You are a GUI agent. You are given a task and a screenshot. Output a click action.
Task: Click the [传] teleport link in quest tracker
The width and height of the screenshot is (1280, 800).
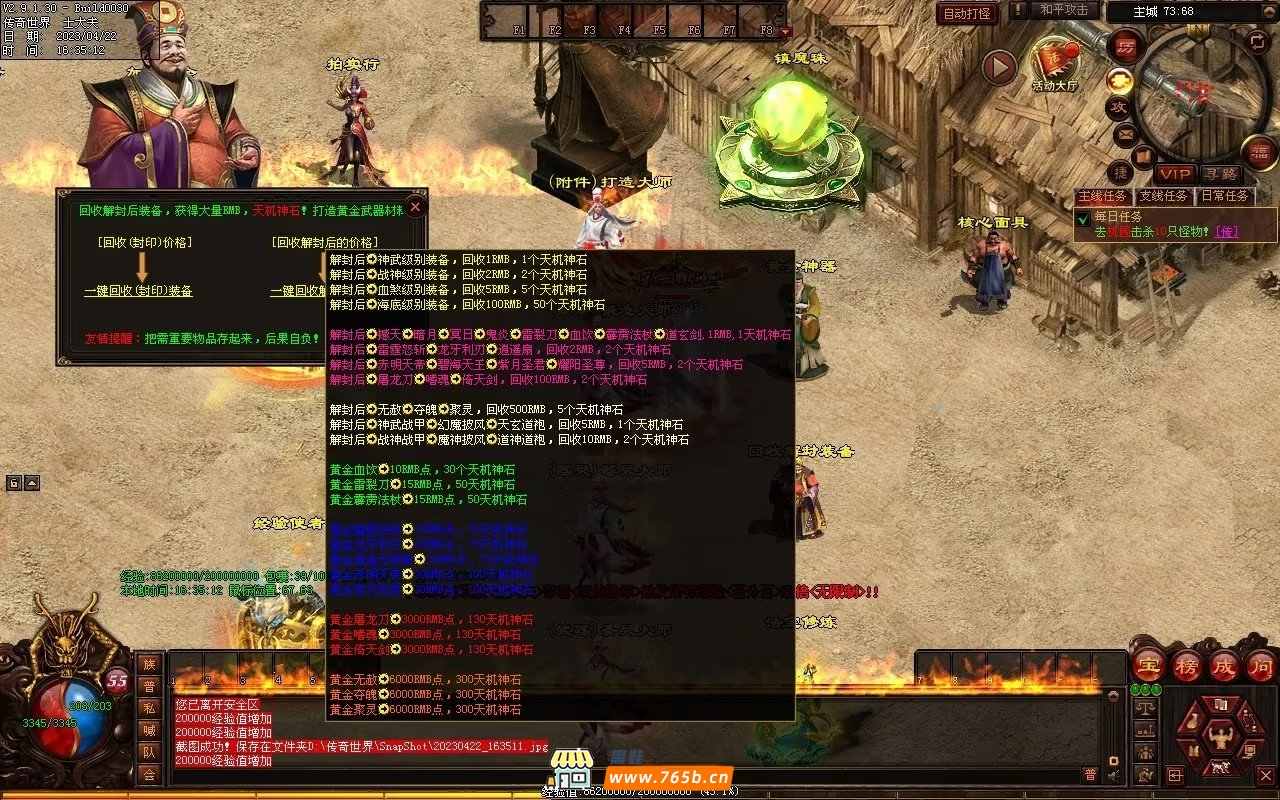pos(1226,232)
